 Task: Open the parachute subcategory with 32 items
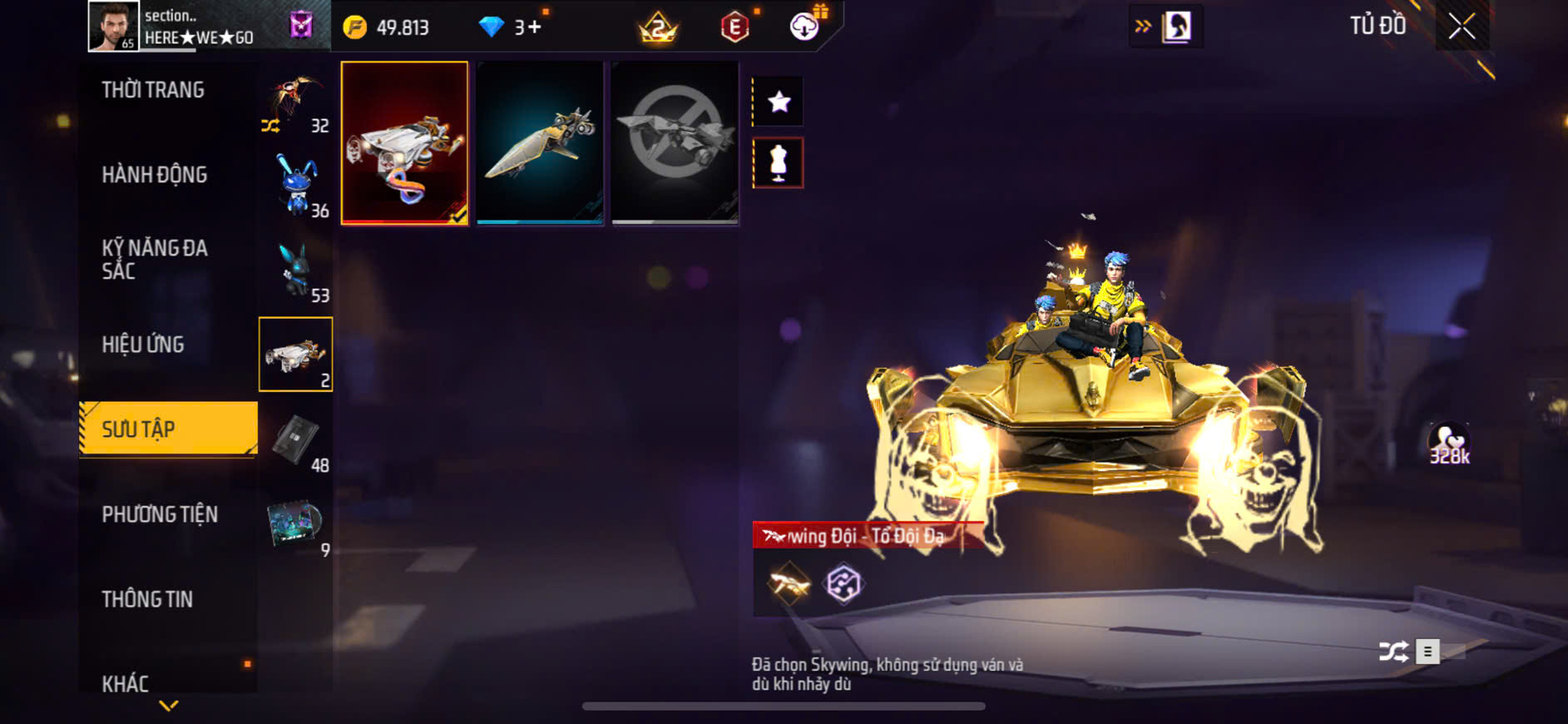pos(296,104)
